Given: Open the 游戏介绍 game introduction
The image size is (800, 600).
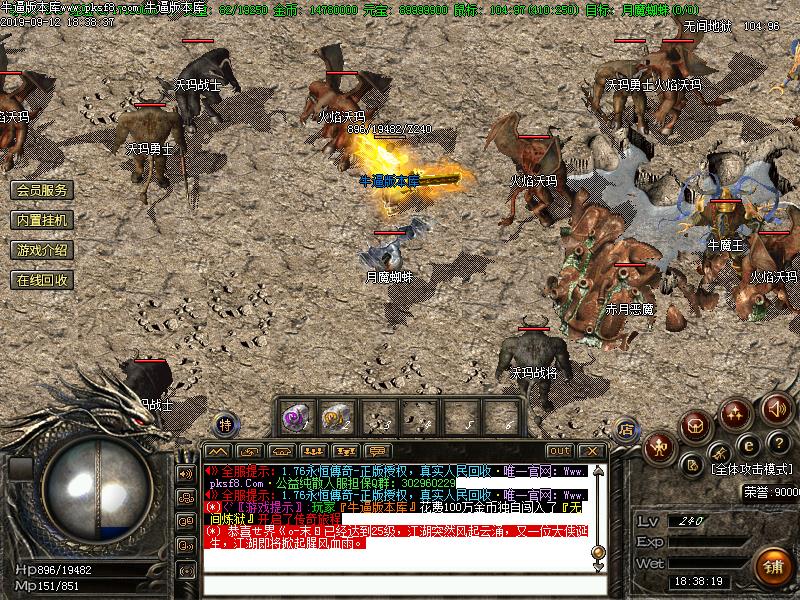Looking at the screenshot, I should pos(42,250).
